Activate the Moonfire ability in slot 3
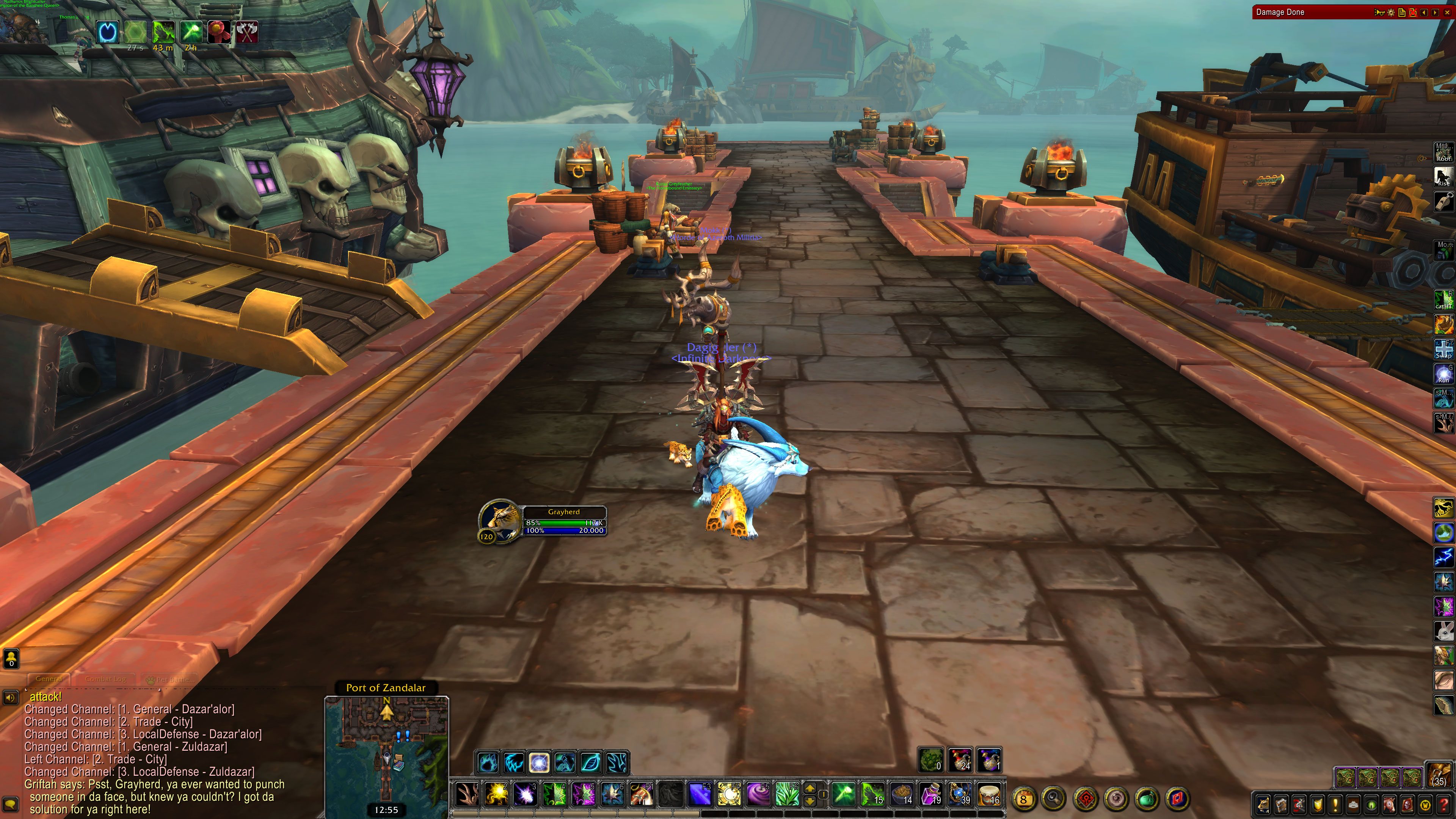 coord(525,794)
